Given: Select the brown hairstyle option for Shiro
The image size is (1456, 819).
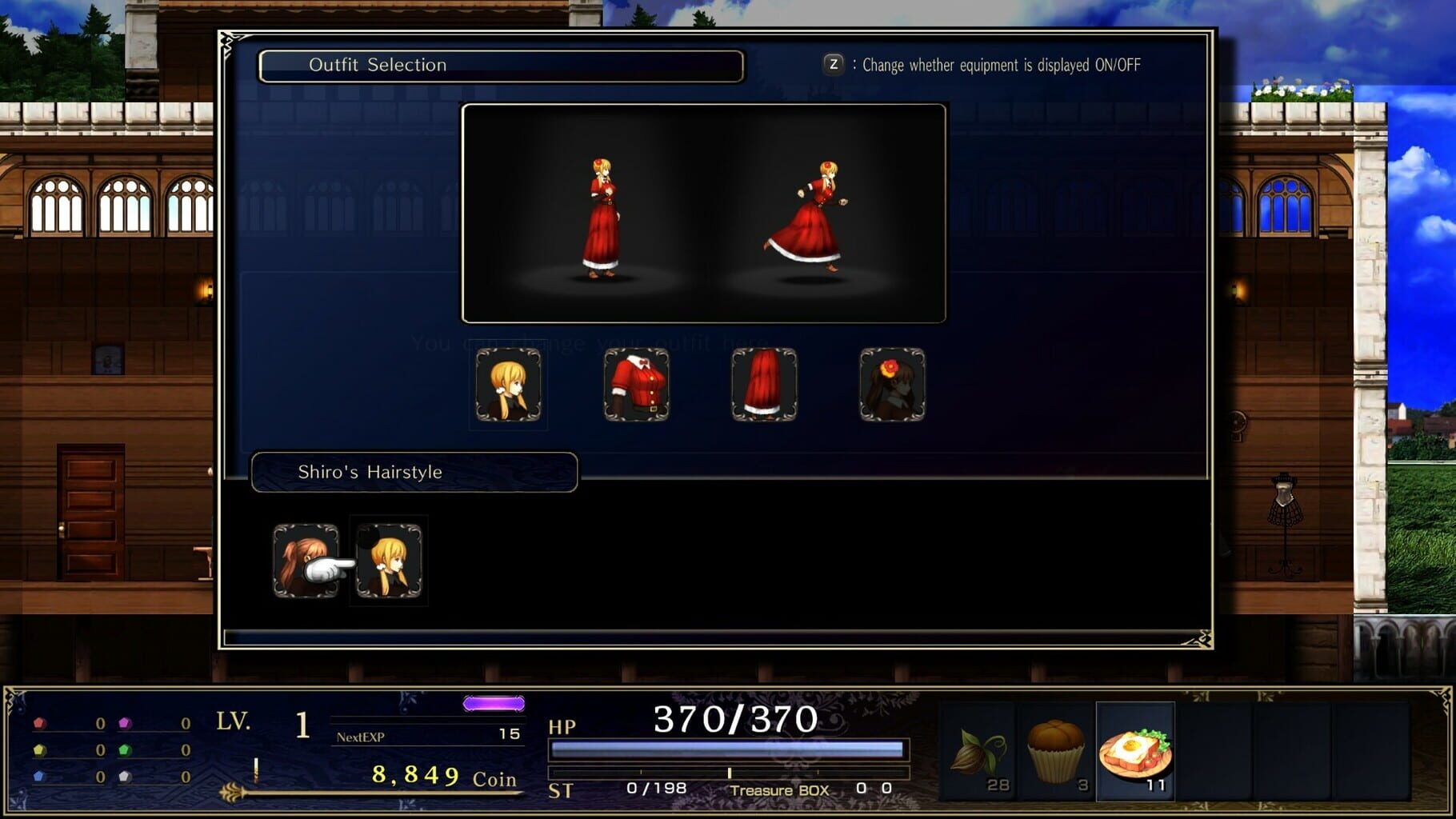Looking at the screenshot, I should [x=306, y=560].
